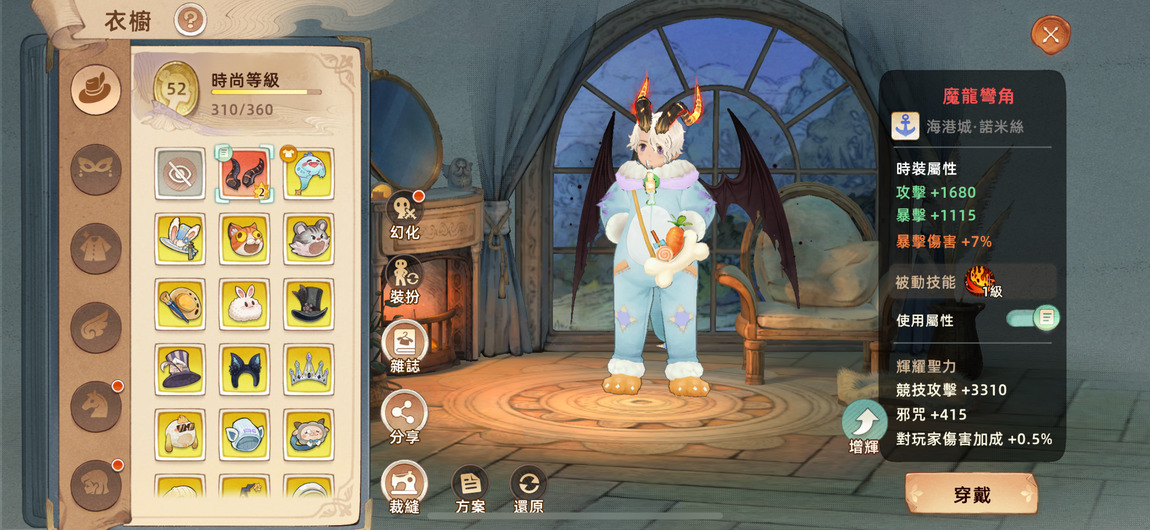
Task: Open the 方案 outfit plans
Action: pos(470,486)
